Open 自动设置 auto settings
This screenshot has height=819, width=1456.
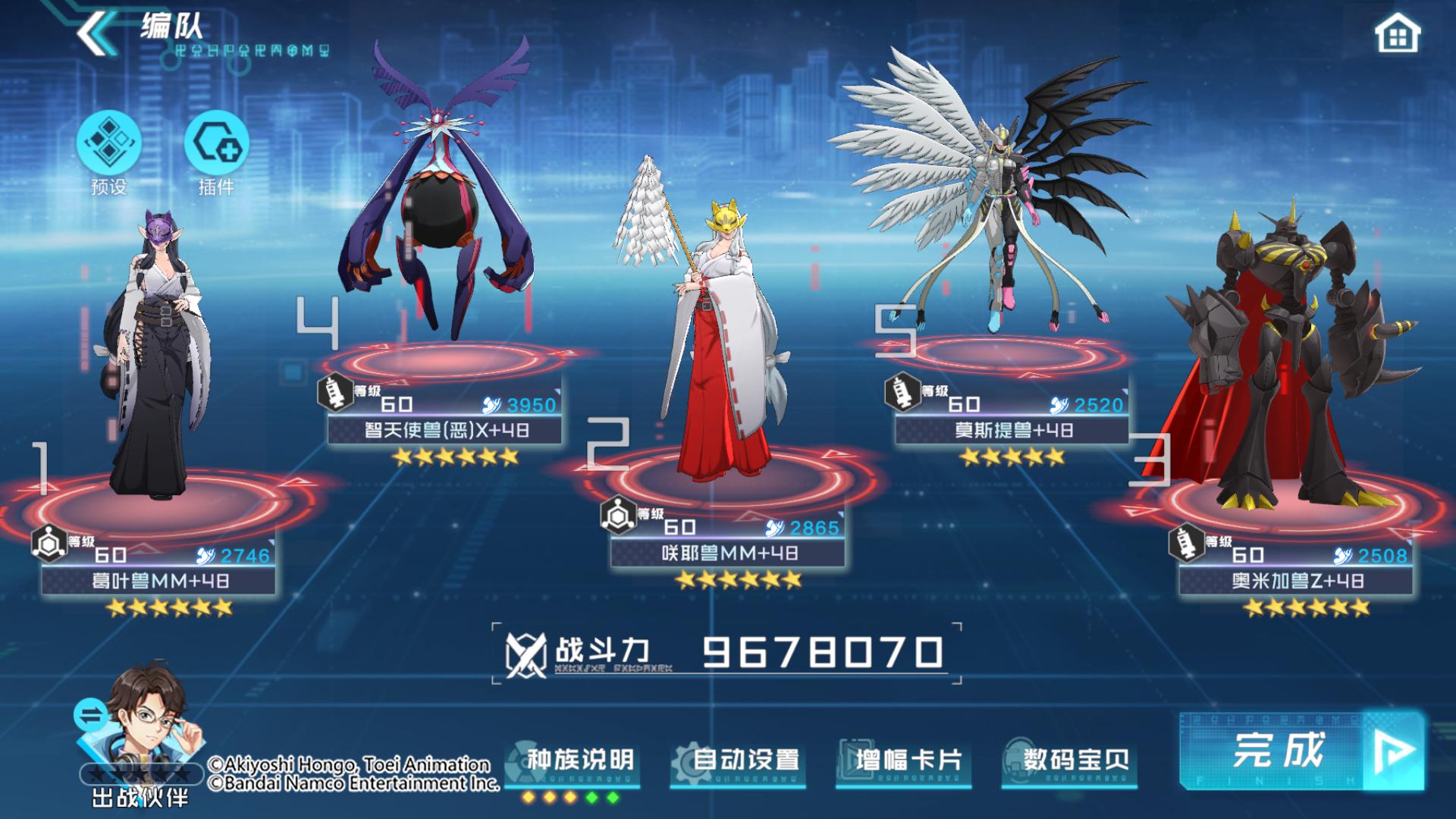[745, 760]
